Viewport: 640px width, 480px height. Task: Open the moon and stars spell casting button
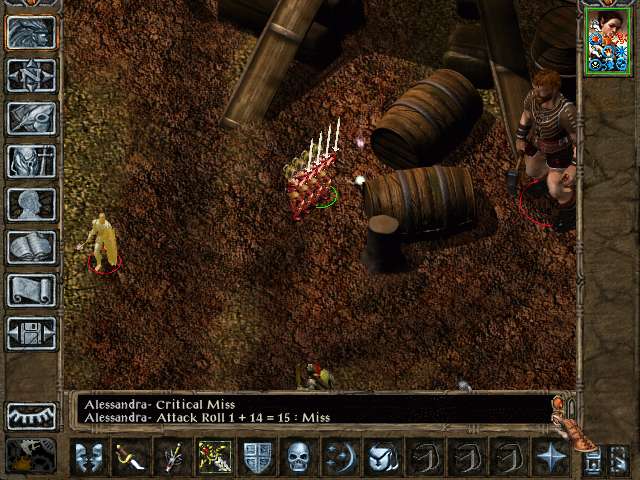(x=341, y=458)
